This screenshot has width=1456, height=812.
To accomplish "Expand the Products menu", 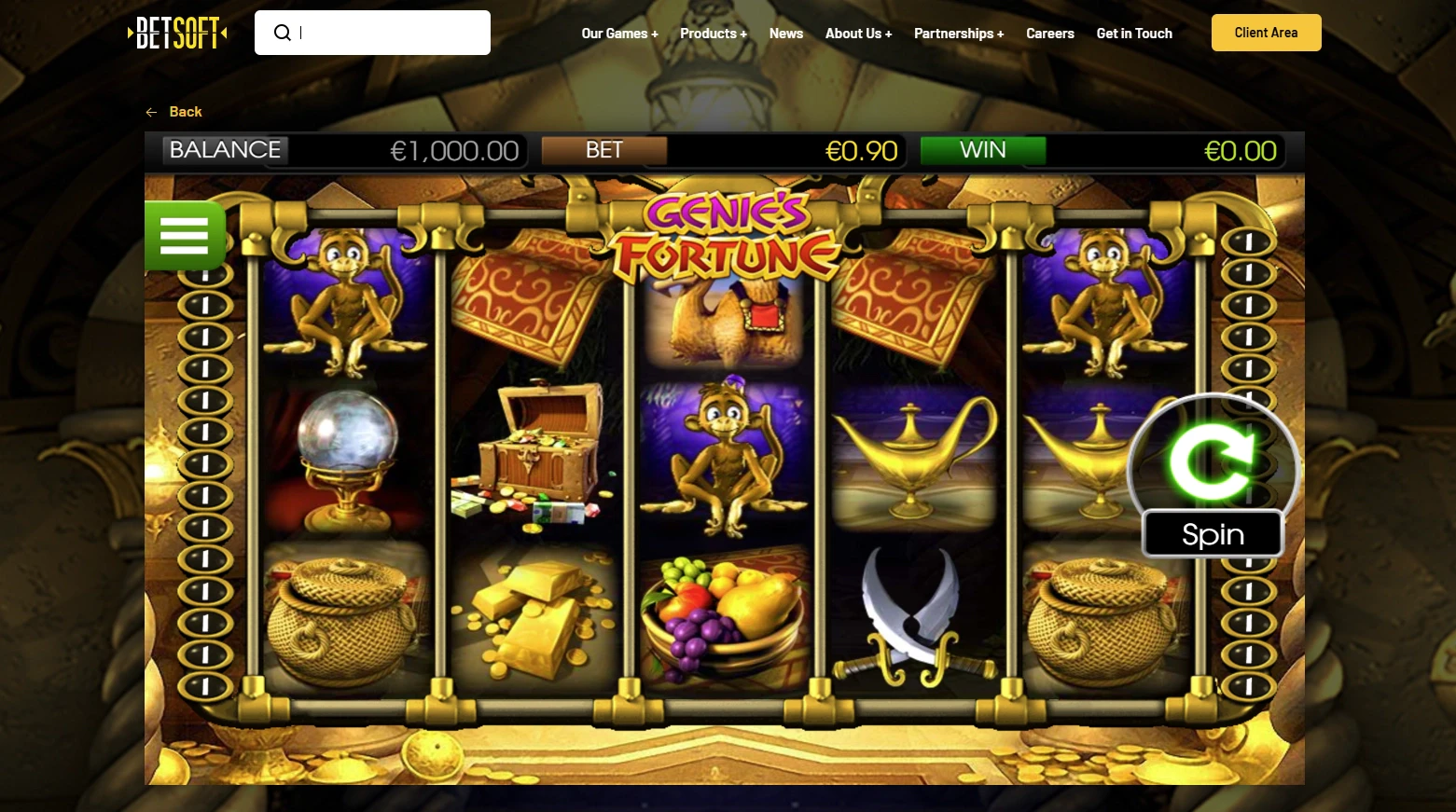I will pyautogui.click(x=714, y=34).
